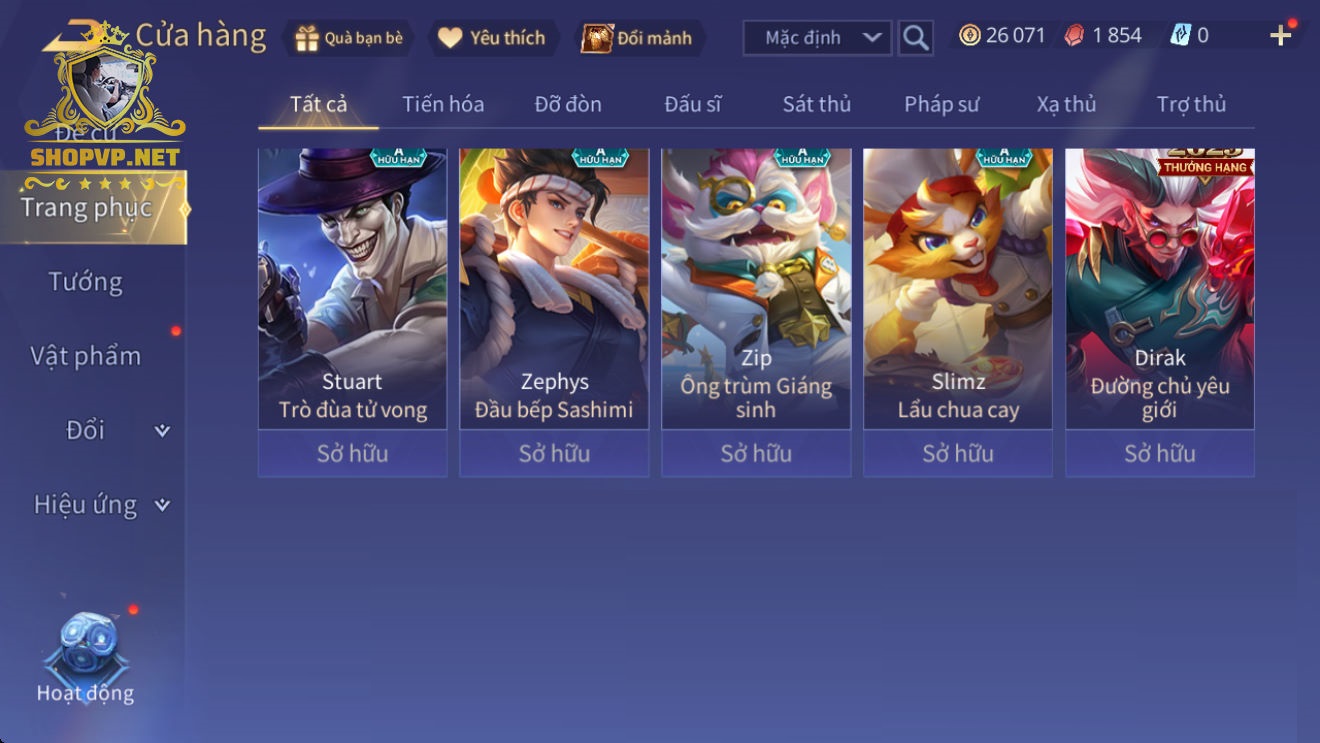Screen dimensions: 1320x743
Task: Filter by the Pháp sư tab
Action: 941,104
